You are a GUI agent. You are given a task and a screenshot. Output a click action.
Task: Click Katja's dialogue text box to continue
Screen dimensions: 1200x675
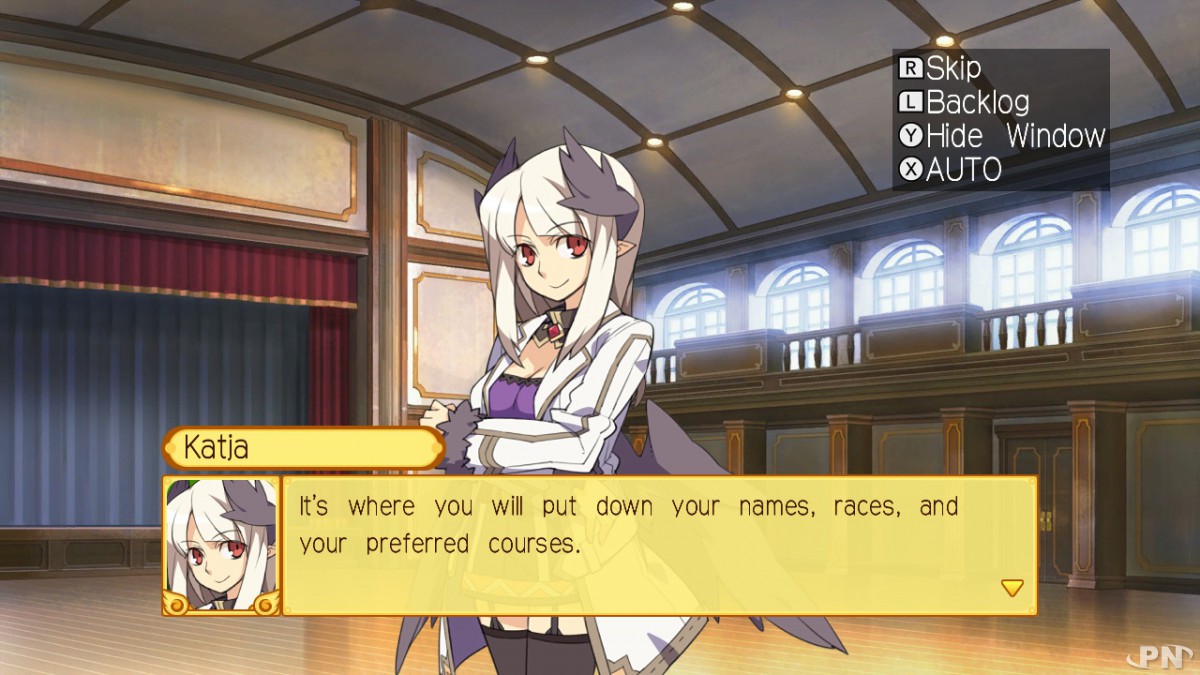click(x=659, y=546)
